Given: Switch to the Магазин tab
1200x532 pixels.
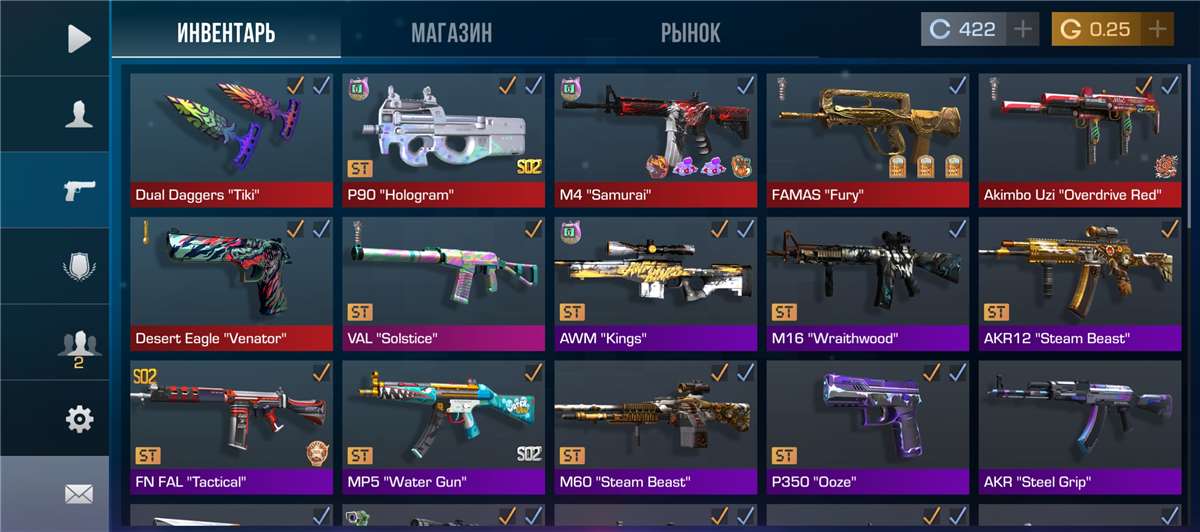Looking at the screenshot, I should (x=451, y=32).
